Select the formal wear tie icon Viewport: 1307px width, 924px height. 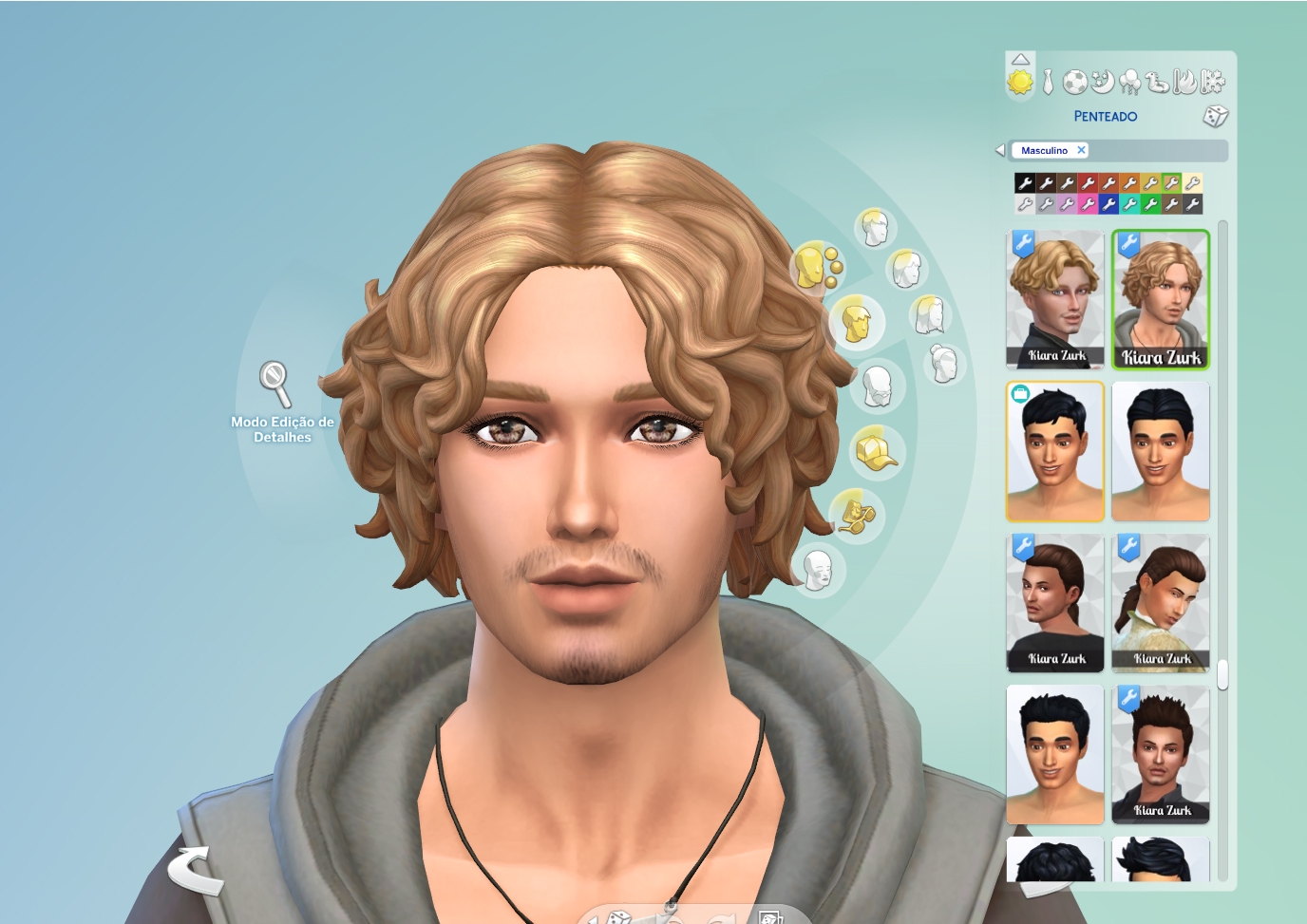click(1046, 82)
